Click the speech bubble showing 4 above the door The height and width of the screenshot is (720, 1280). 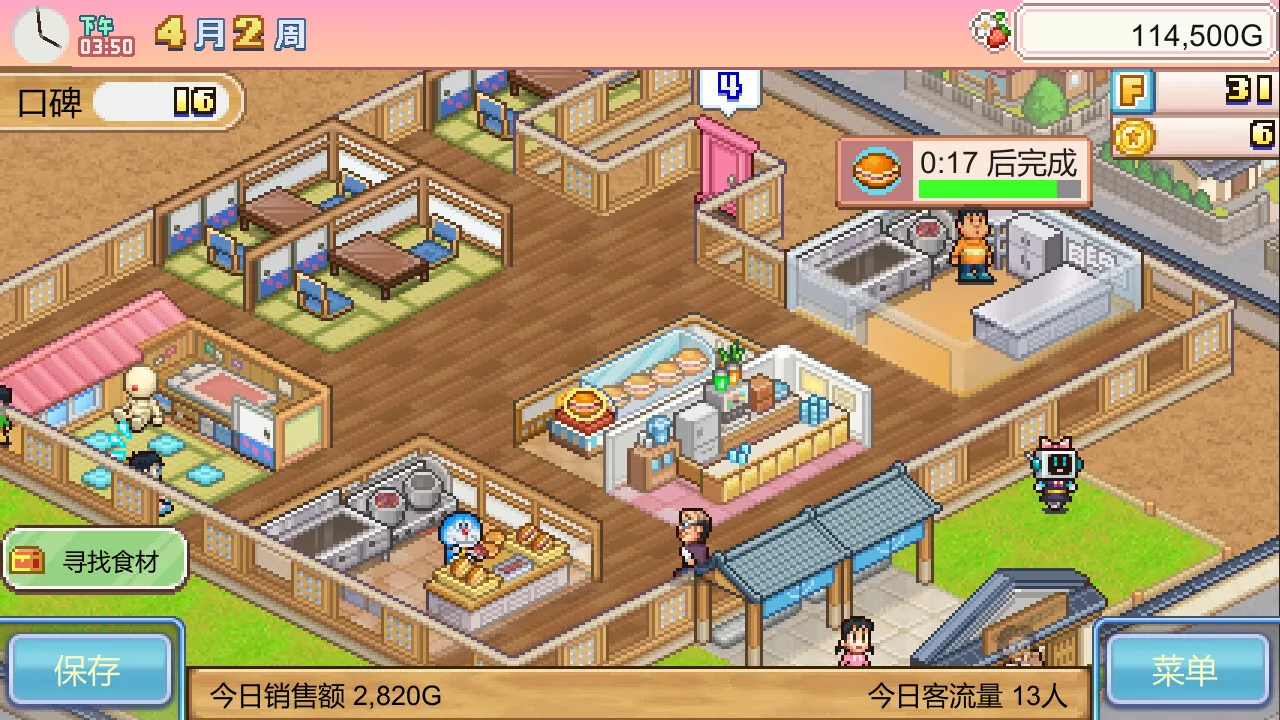pos(729,90)
